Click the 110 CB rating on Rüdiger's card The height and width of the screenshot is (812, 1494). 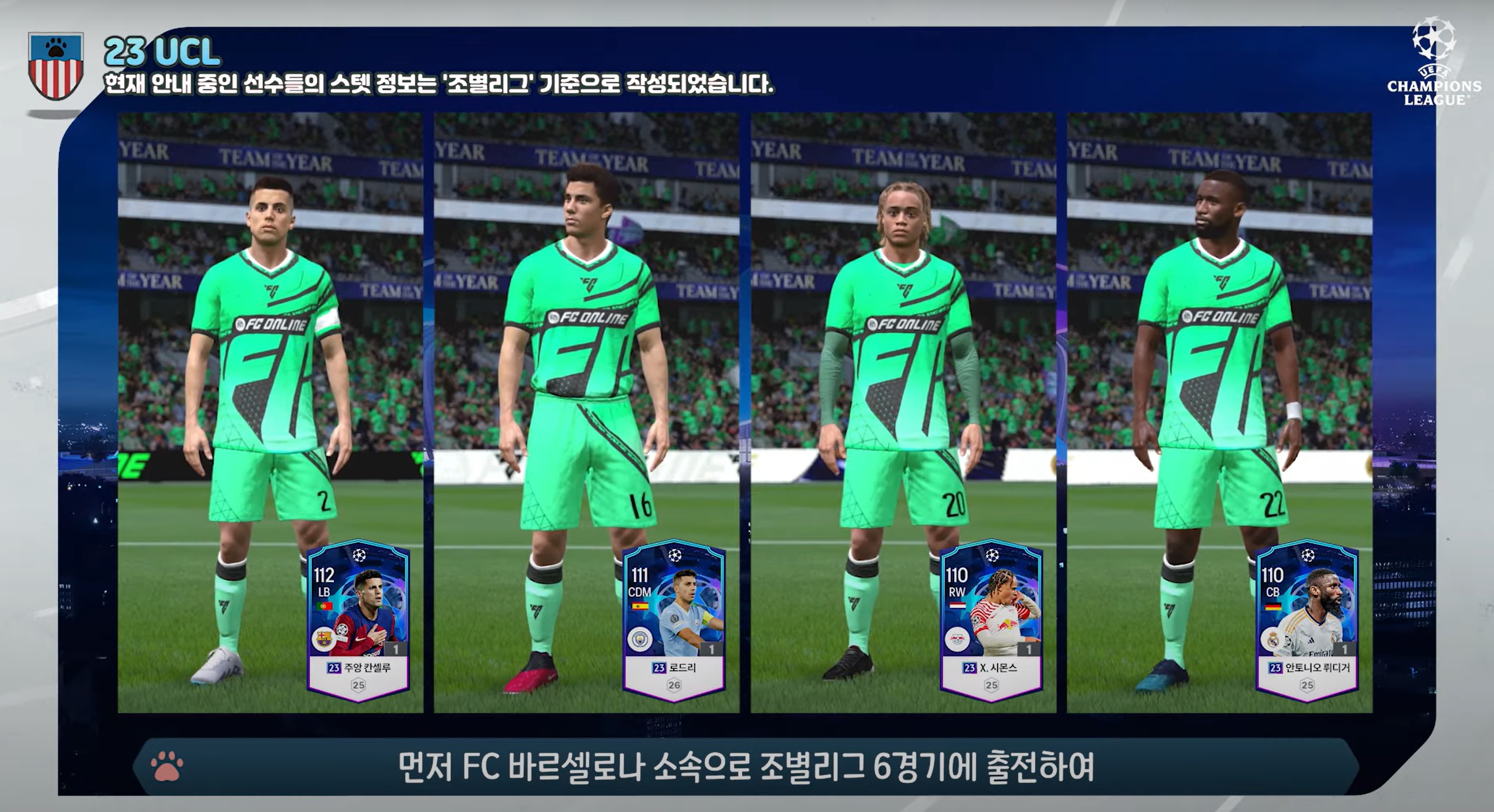pos(1274,583)
